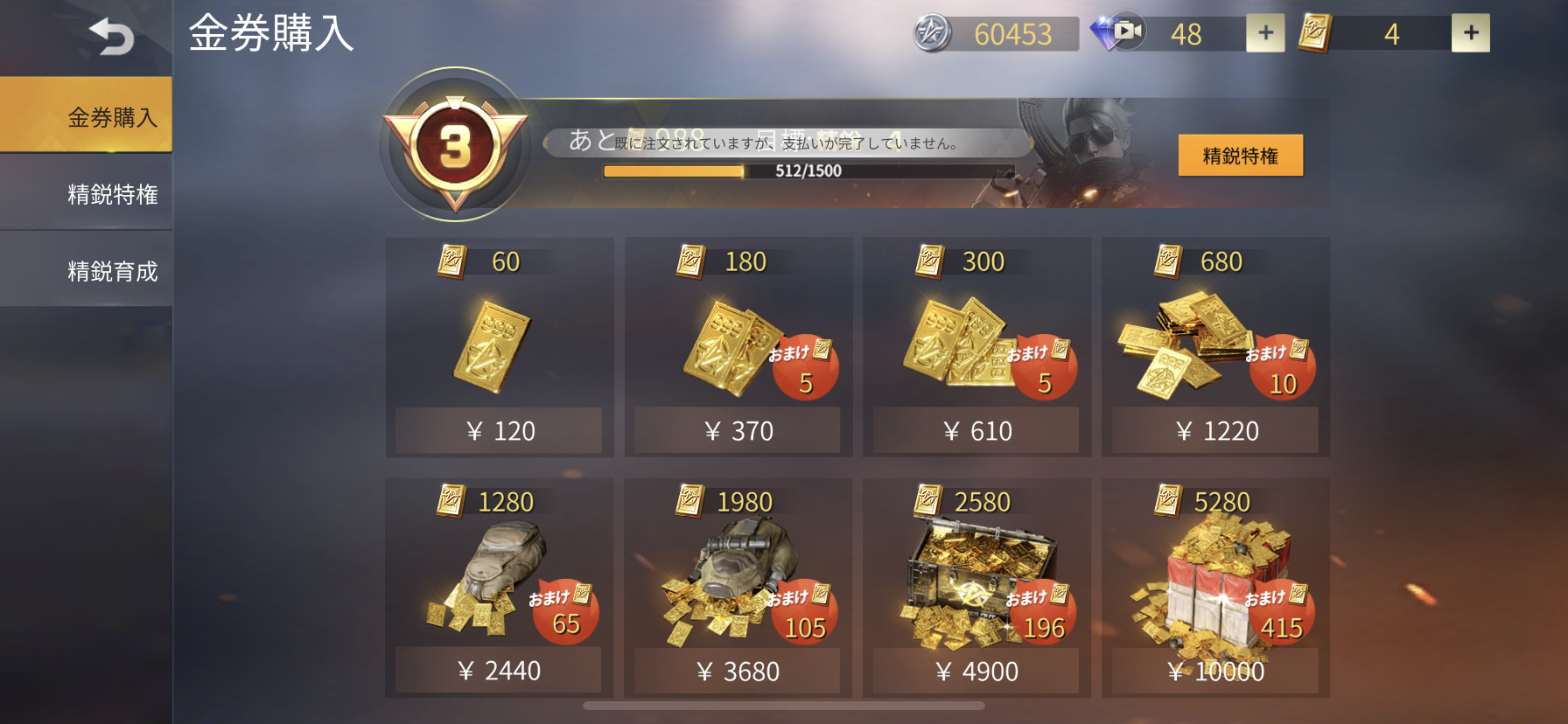Tap the level 3 elite badge
1568x724 pixels.
point(455,145)
